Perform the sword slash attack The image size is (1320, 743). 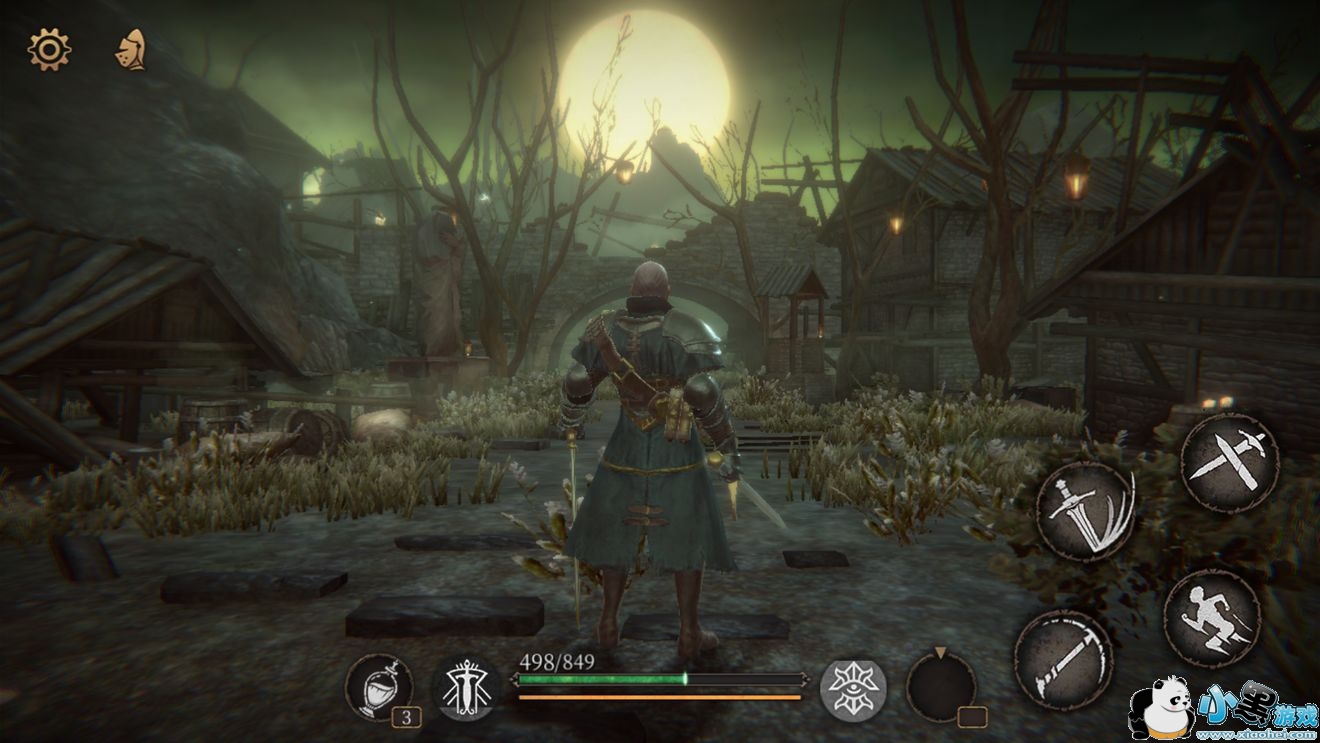point(1085,510)
